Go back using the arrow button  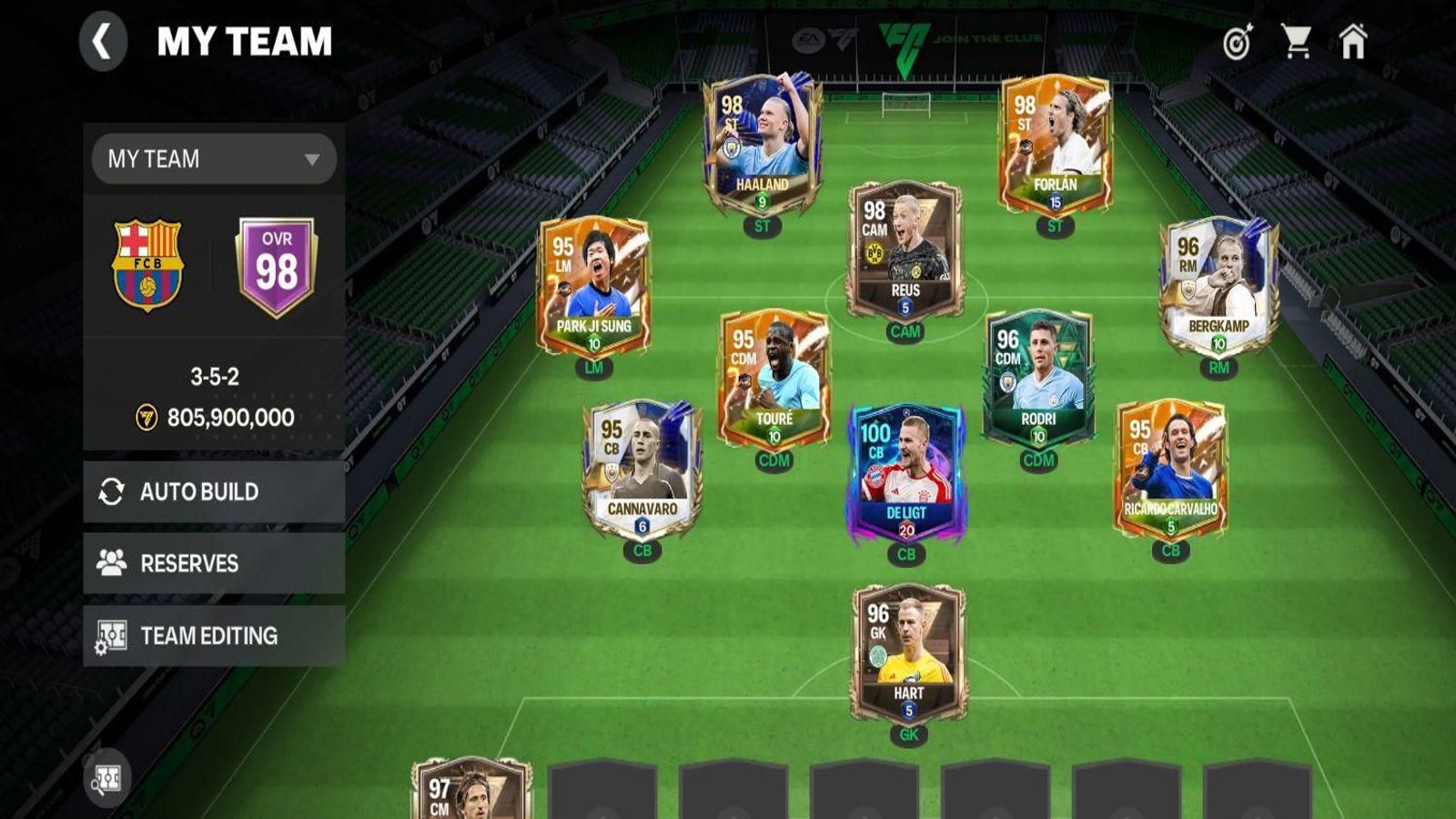(x=102, y=42)
